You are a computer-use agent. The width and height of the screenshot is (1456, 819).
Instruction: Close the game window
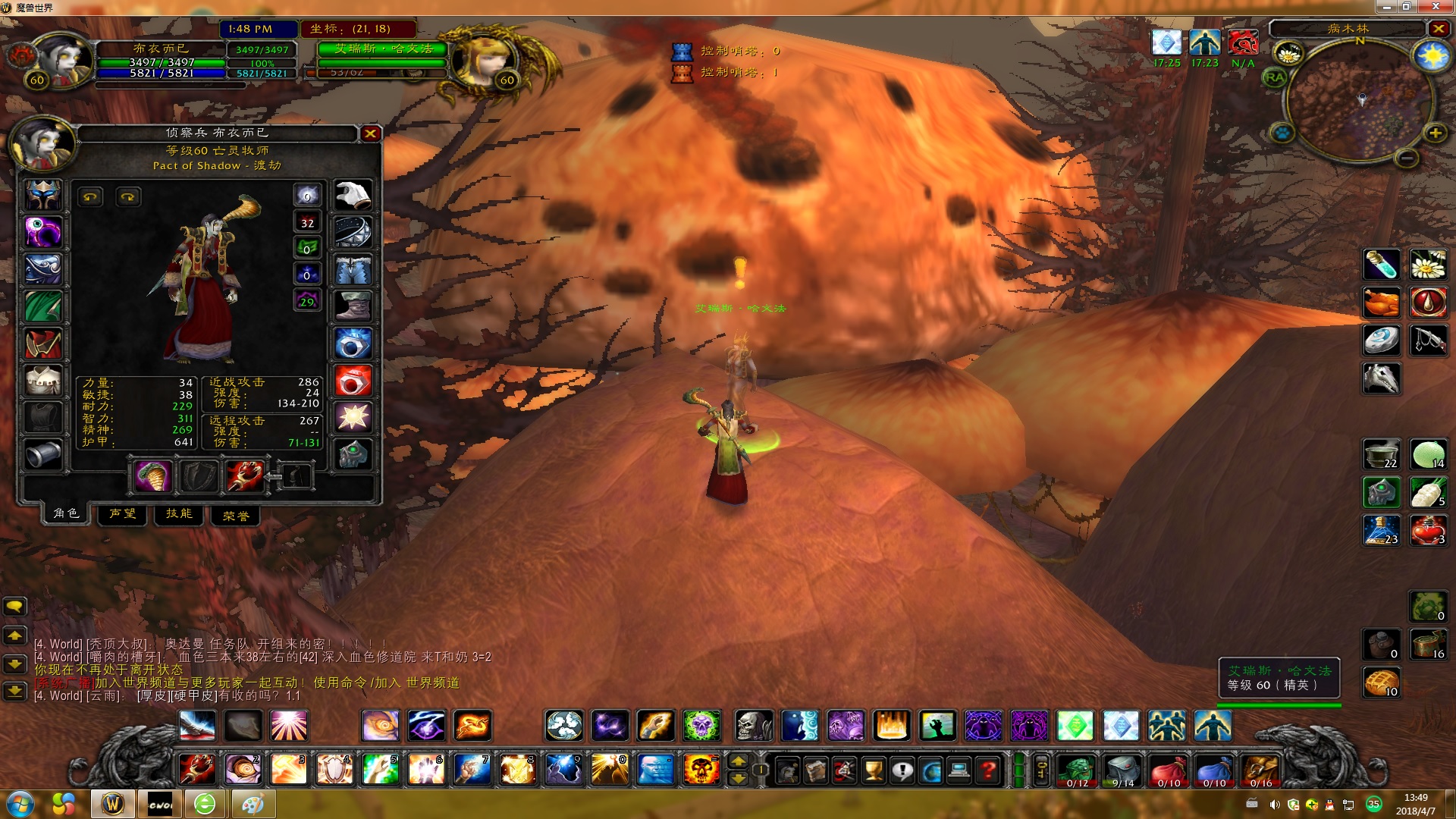tap(1436, 7)
